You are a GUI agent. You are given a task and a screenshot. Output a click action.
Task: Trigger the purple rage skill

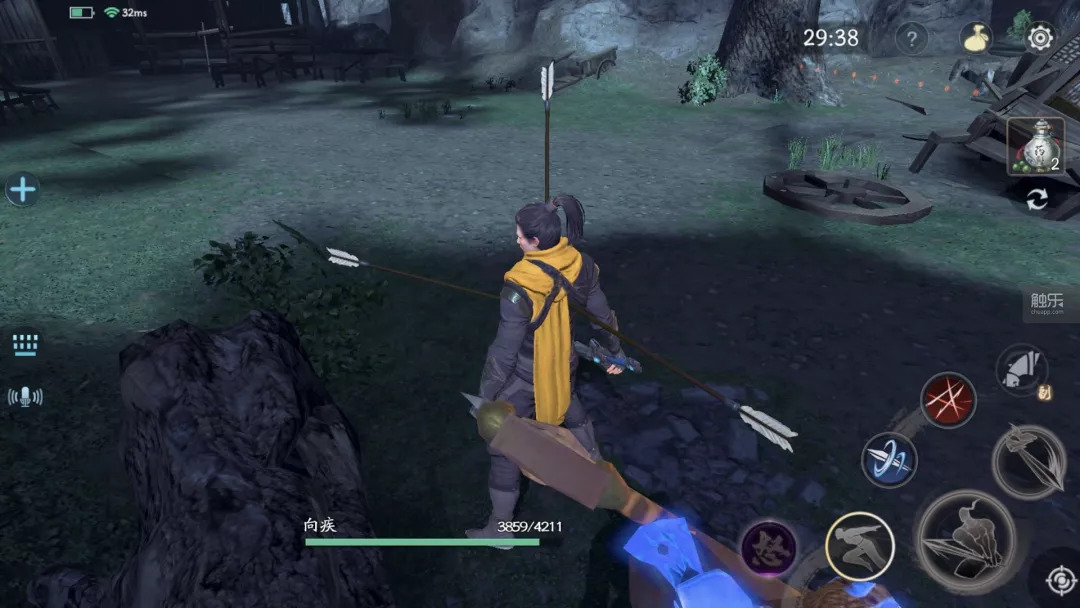point(769,548)
